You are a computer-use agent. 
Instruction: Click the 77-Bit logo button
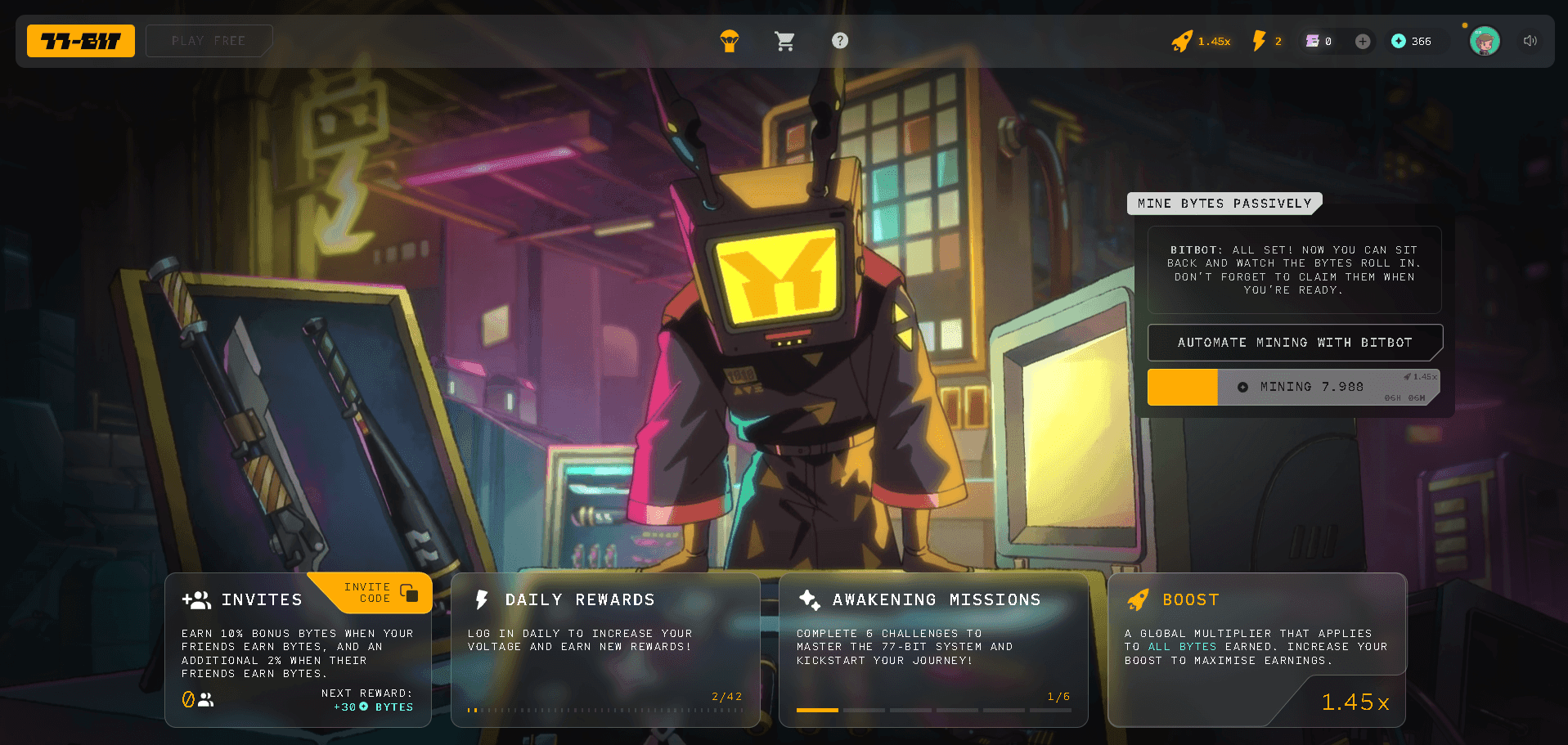coord(81,41)
